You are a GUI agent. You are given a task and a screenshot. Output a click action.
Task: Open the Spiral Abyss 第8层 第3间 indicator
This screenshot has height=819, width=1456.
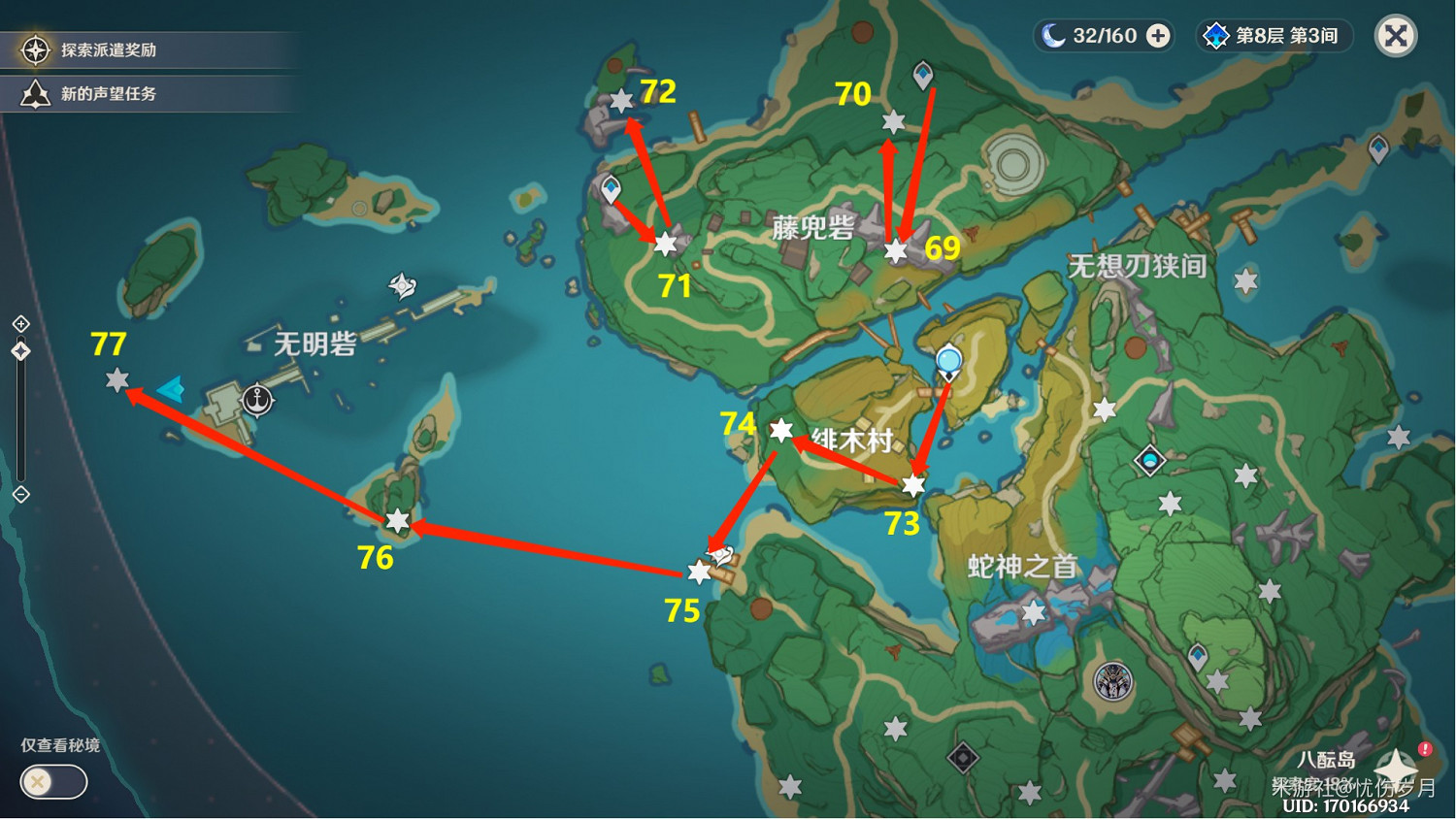1273,36
